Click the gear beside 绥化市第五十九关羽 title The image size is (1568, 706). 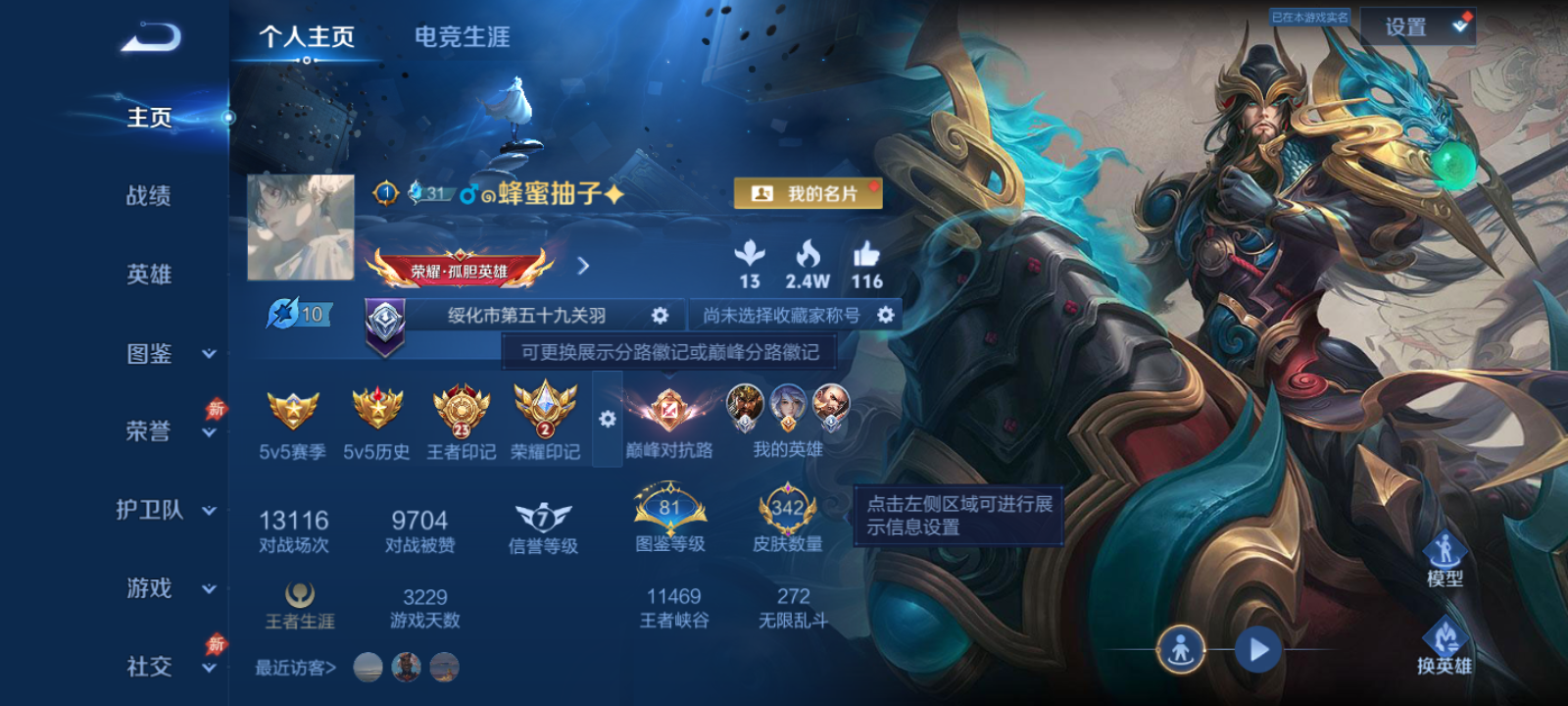[x=659, y=315]
